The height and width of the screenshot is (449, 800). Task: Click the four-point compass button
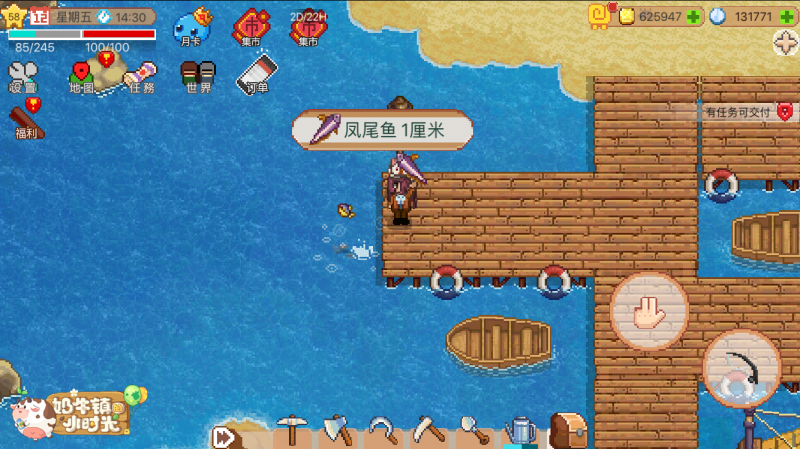[x=786, y=43]
